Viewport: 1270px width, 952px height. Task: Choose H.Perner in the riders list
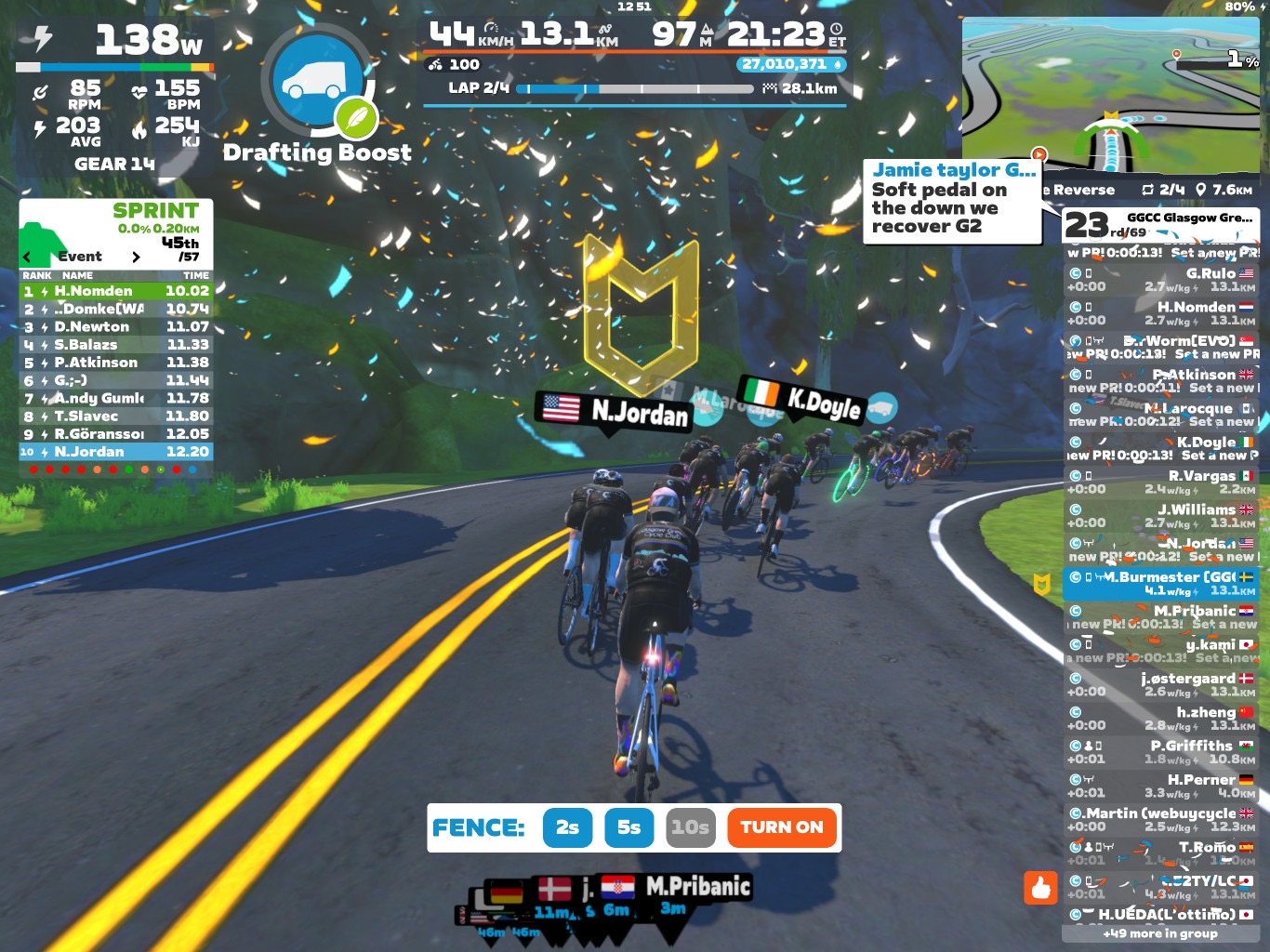[x=1160, y=786]
